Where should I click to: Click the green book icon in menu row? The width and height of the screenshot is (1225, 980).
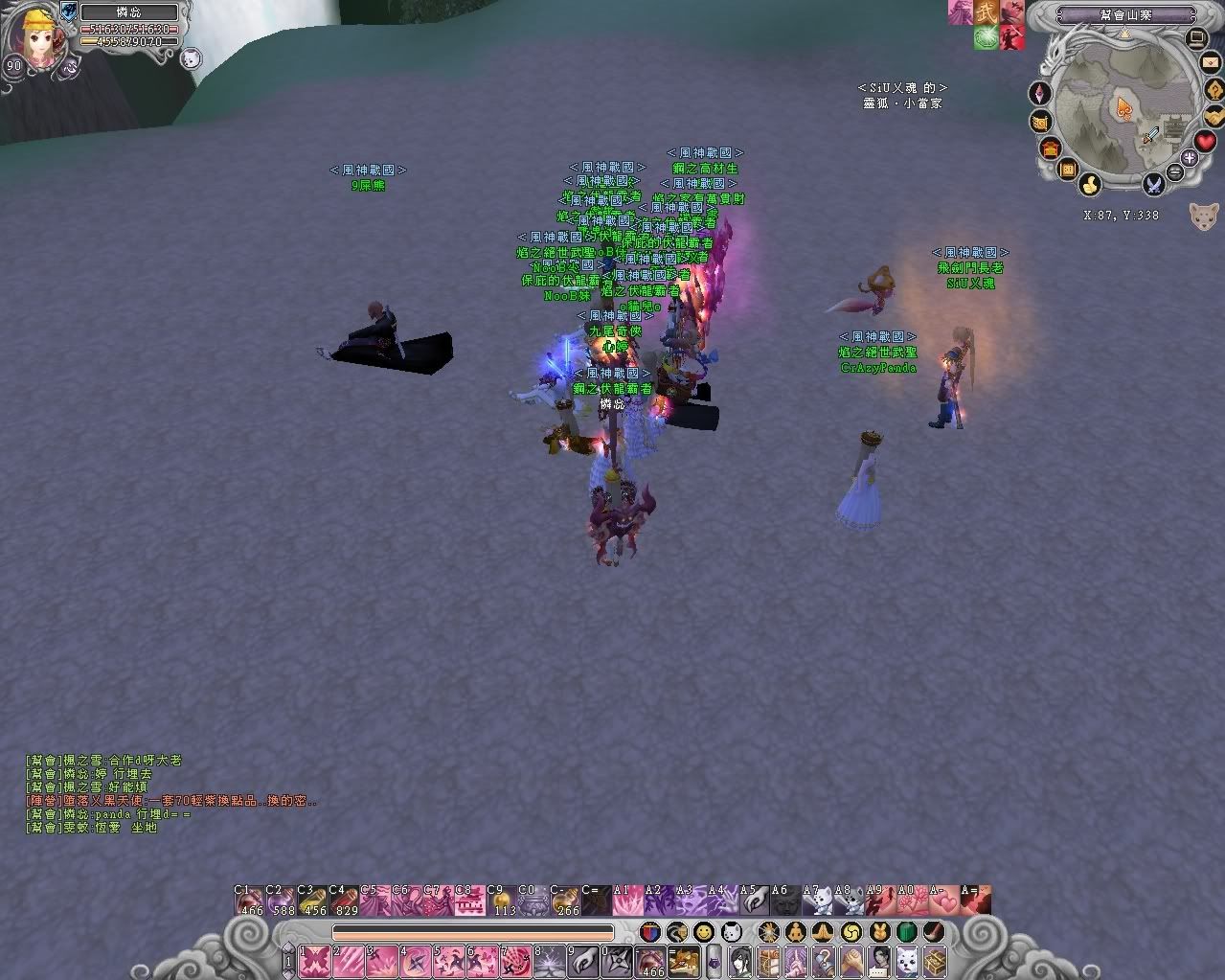click(x=906, y=931)
